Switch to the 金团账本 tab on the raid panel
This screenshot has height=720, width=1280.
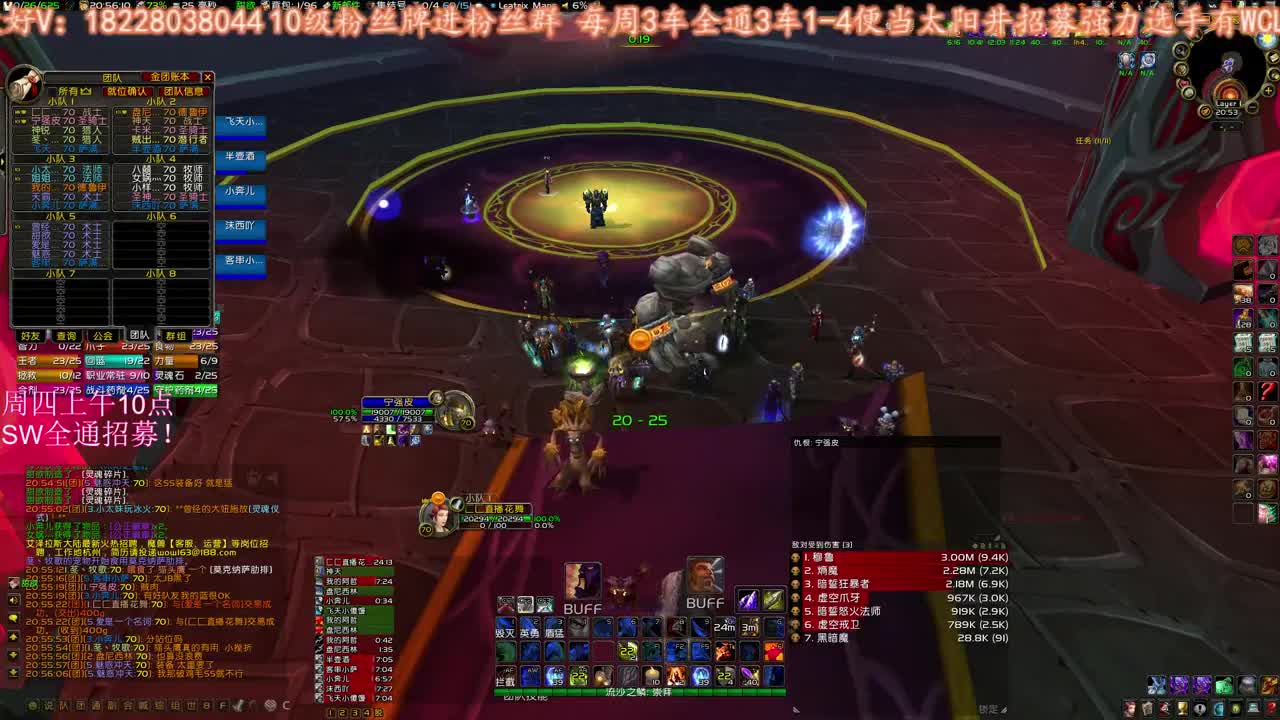169,78
